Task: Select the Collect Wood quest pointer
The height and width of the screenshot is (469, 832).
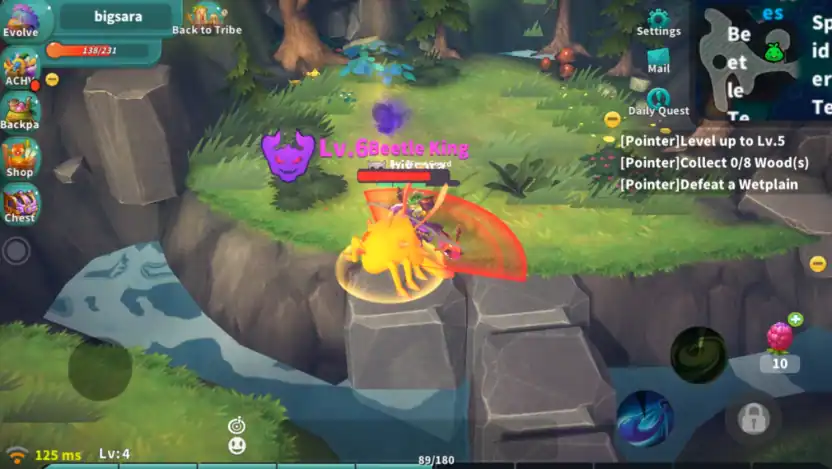Action: (714, 162)
